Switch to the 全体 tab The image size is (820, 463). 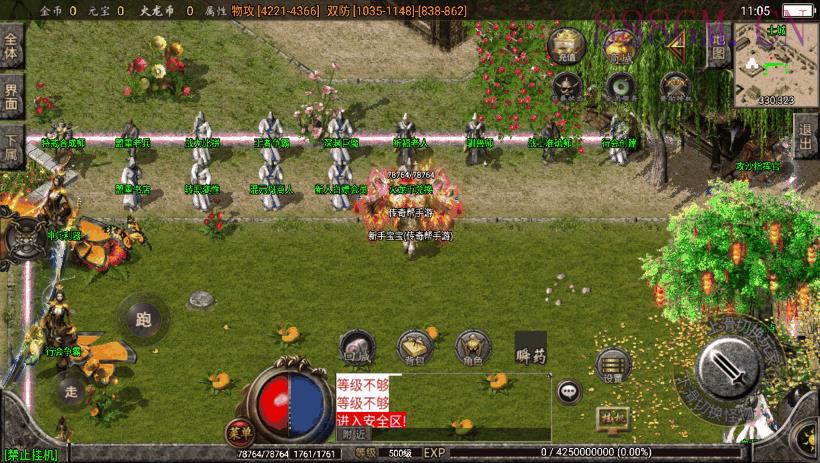pos(11,48)
